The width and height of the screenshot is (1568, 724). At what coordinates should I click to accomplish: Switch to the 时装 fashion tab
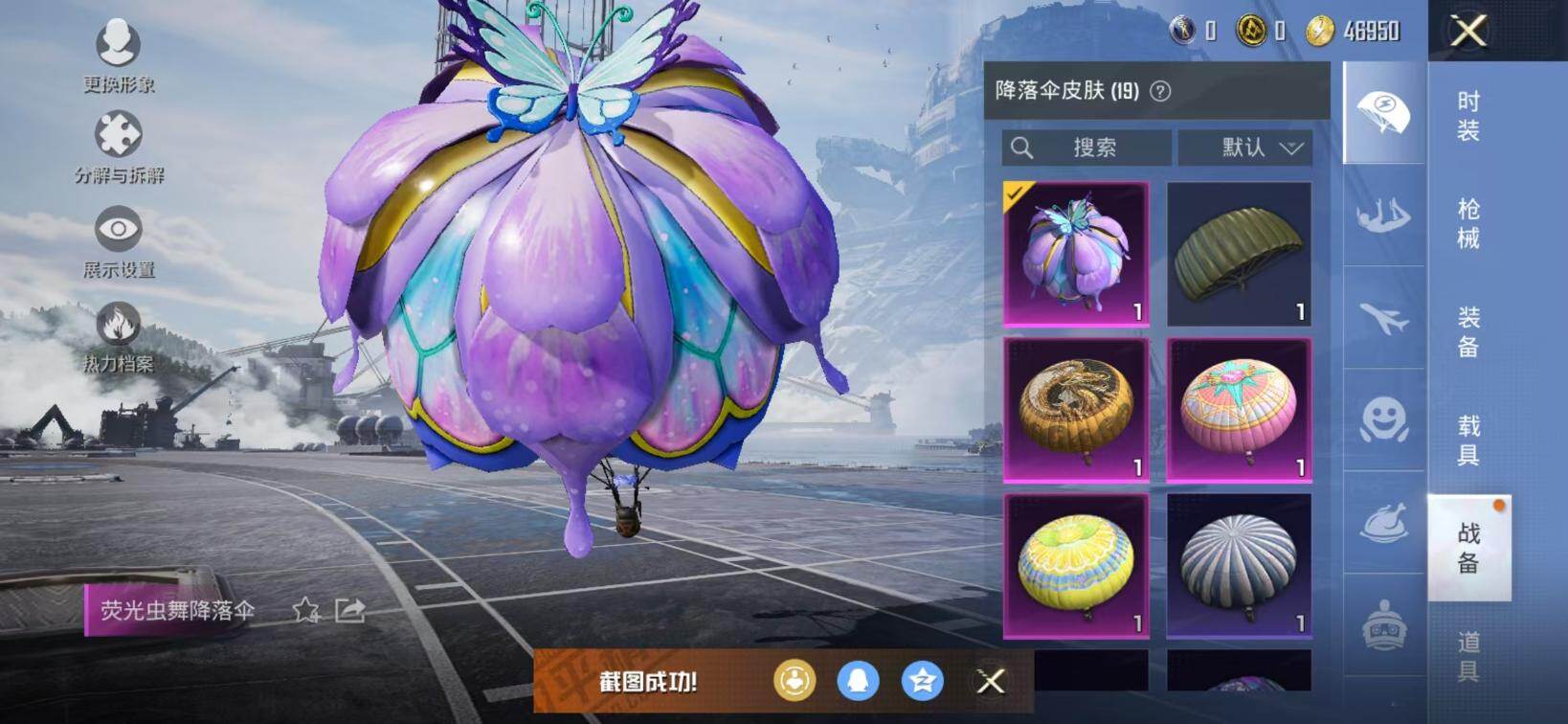coord(1468,116)
